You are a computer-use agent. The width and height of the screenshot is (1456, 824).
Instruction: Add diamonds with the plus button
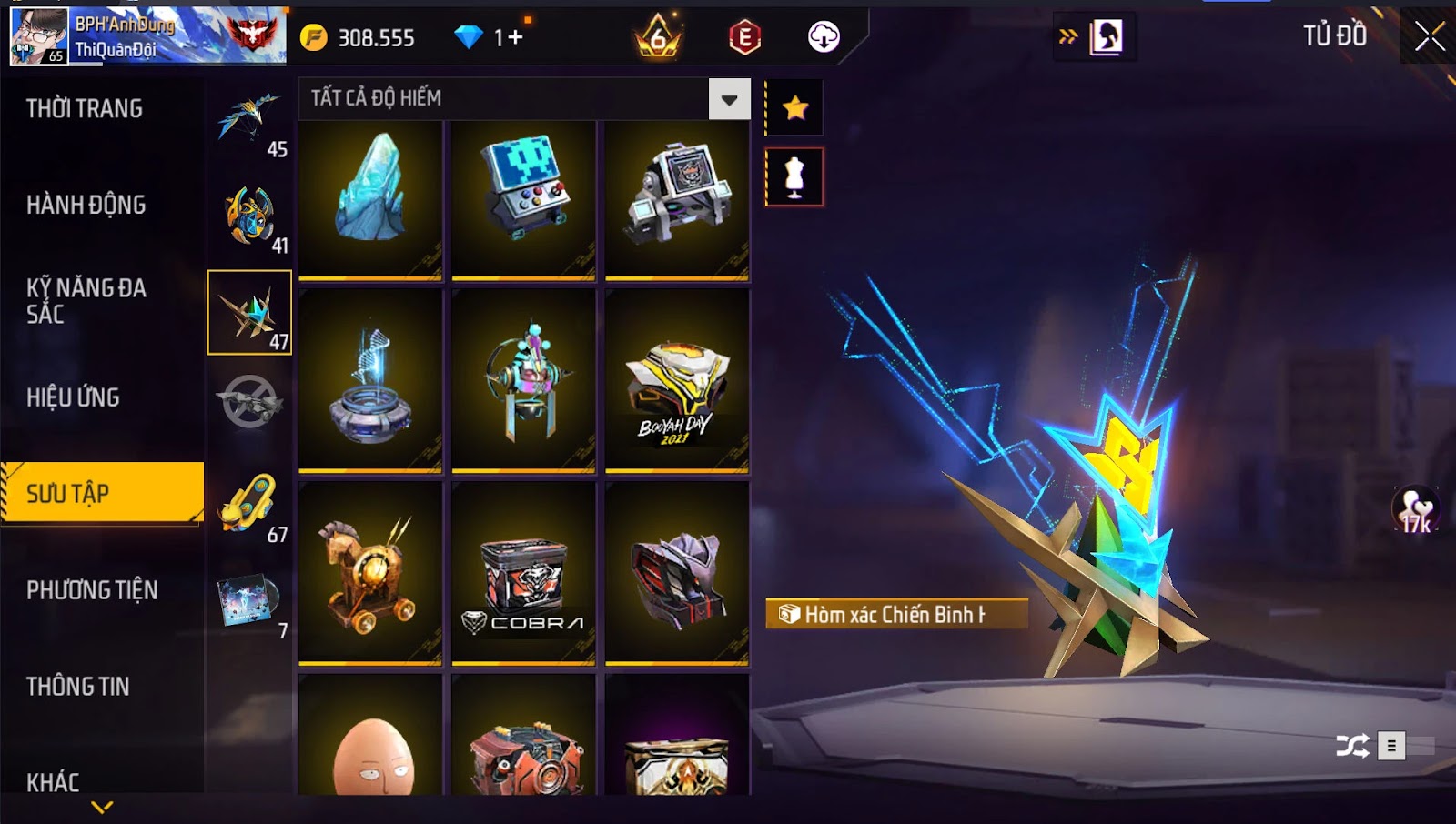click(515, 37)
